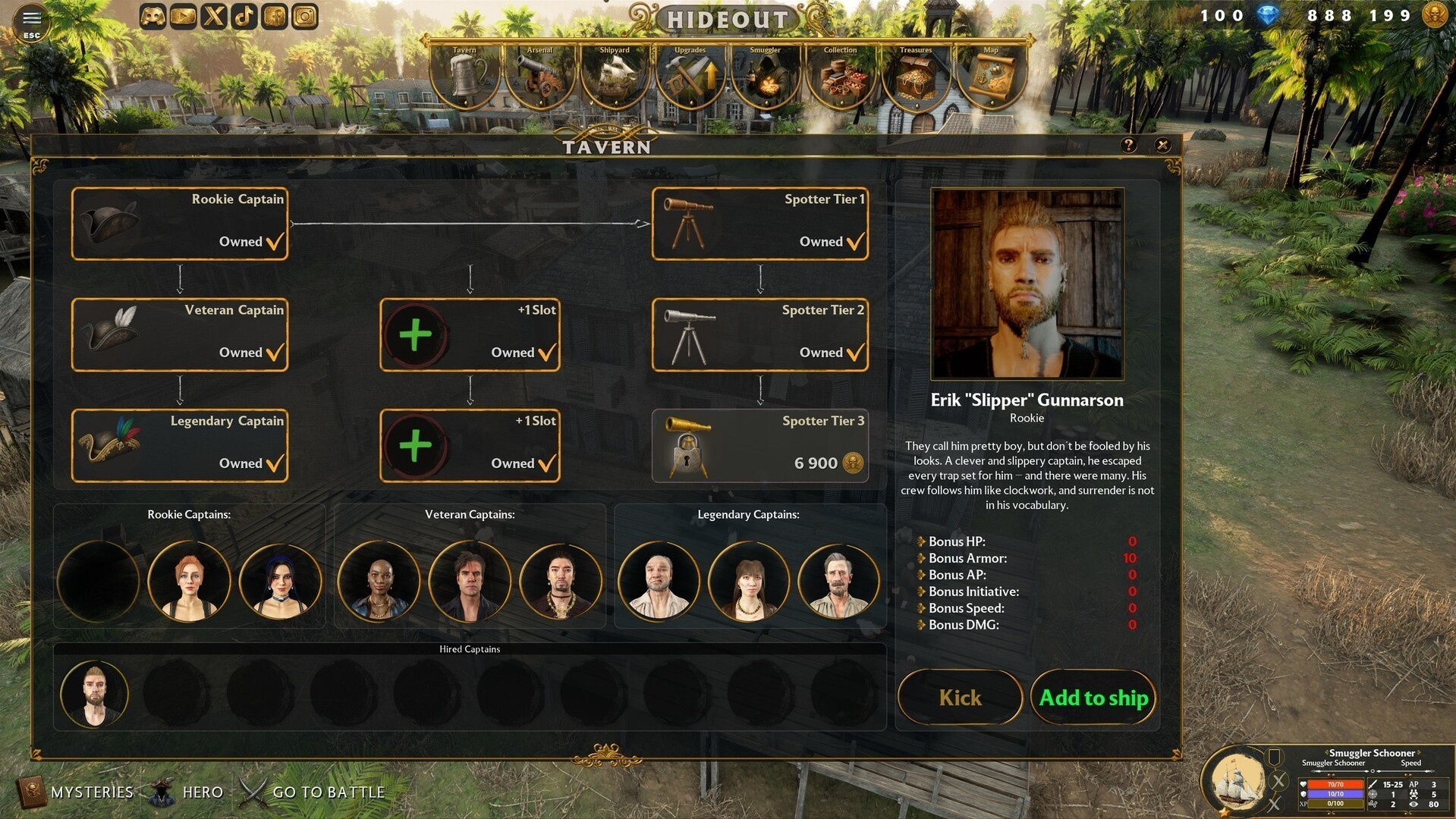The image size is (1456, 819).
Task: Visit the Smuggler tab
Action: click(x=765, y=76)
